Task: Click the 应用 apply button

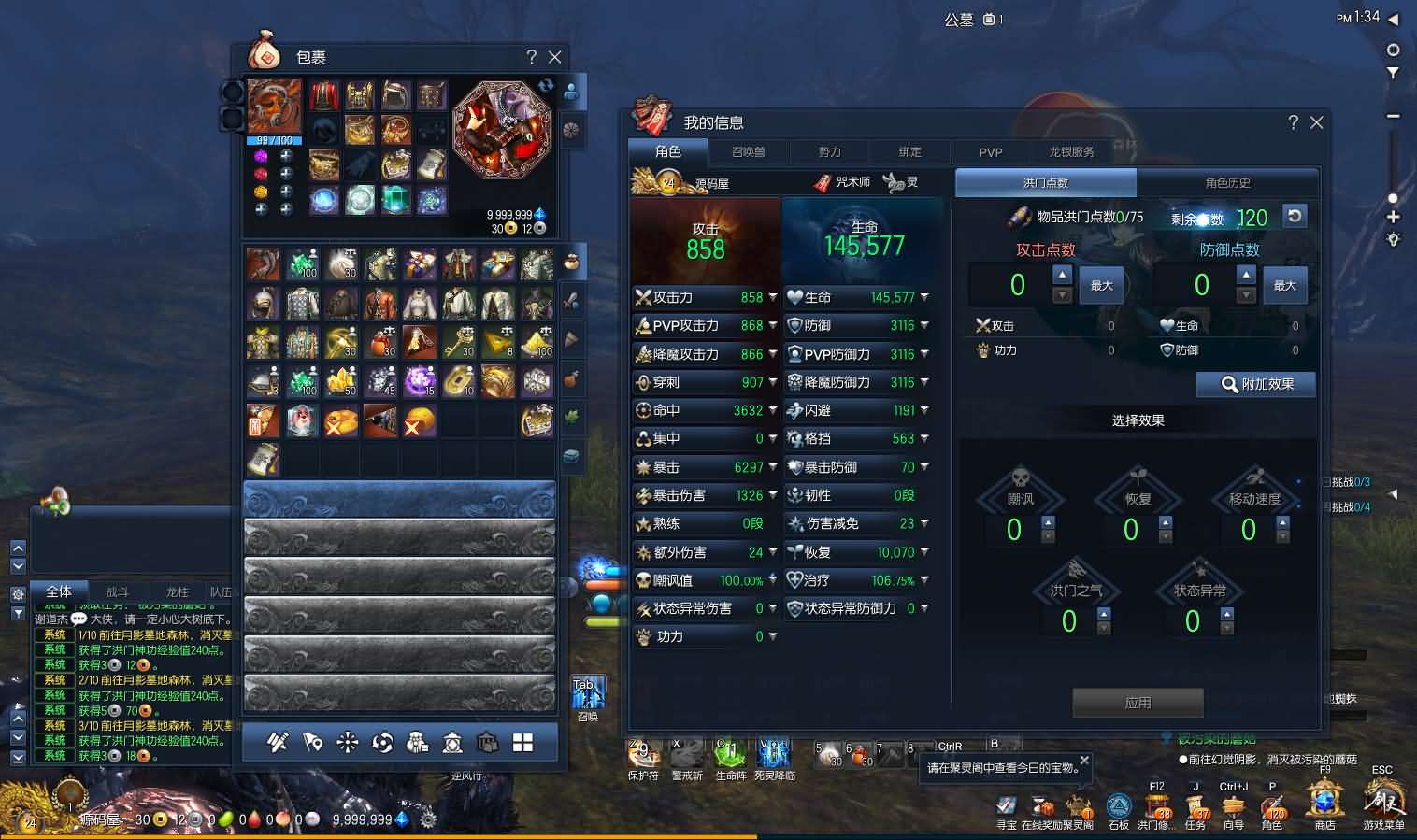Action: click(1138, 703)
